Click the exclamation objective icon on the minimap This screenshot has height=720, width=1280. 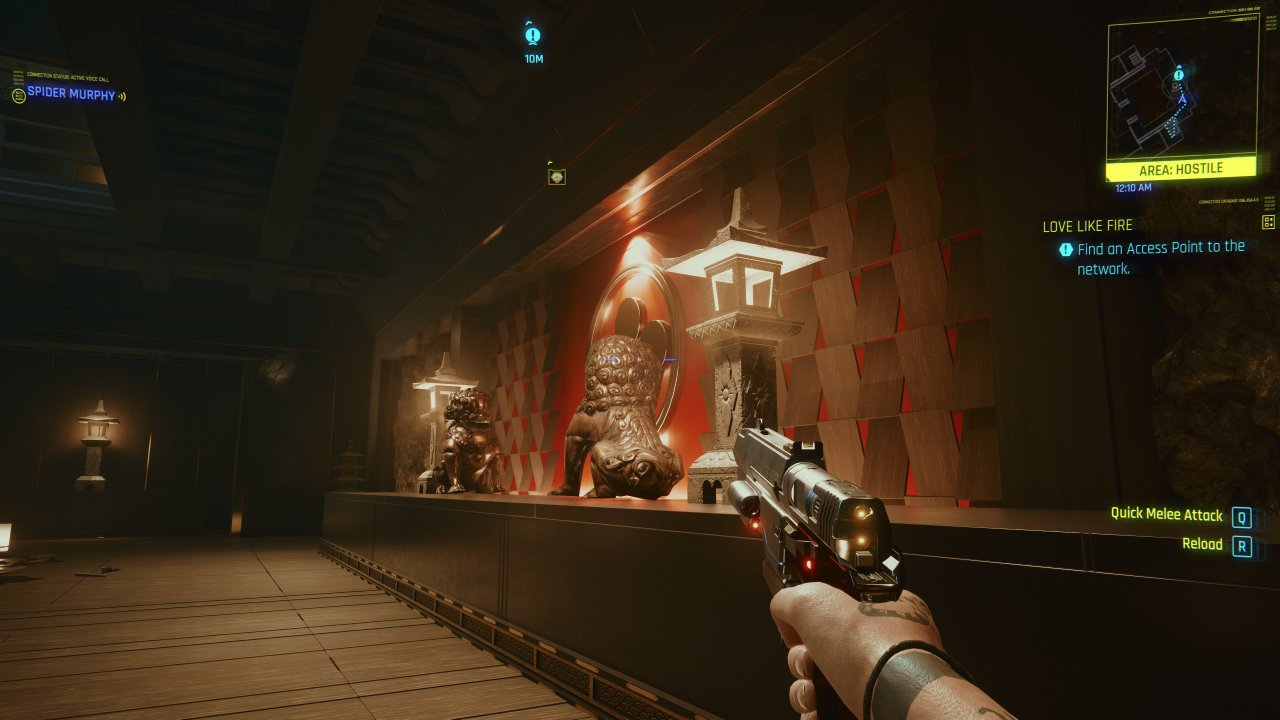pyautogui.click(x=1179, y=73)
